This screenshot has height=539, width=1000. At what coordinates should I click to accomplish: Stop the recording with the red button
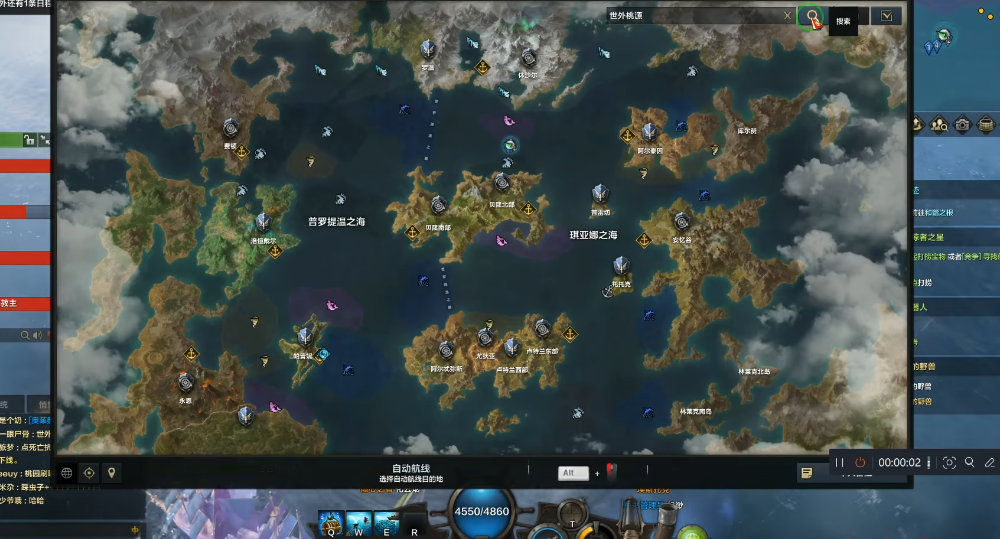coord(860,463)
